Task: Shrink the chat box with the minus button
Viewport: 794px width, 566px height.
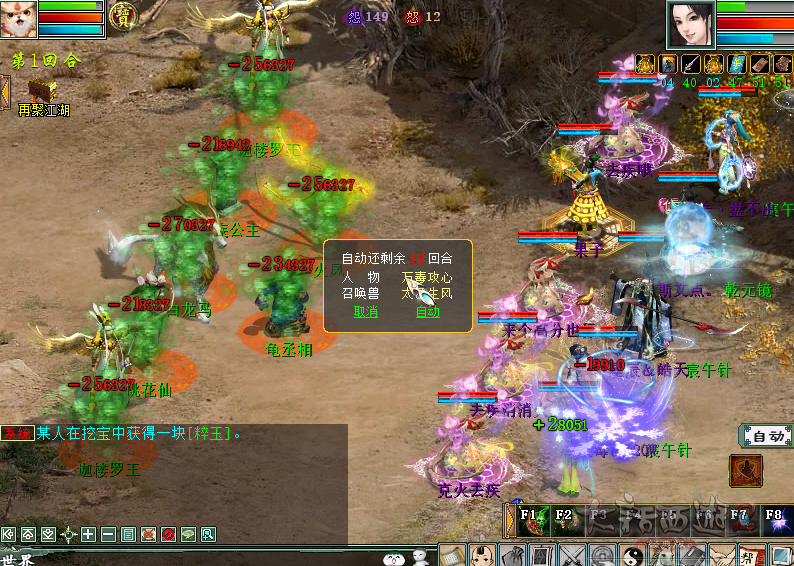Action: pos(109,534)
